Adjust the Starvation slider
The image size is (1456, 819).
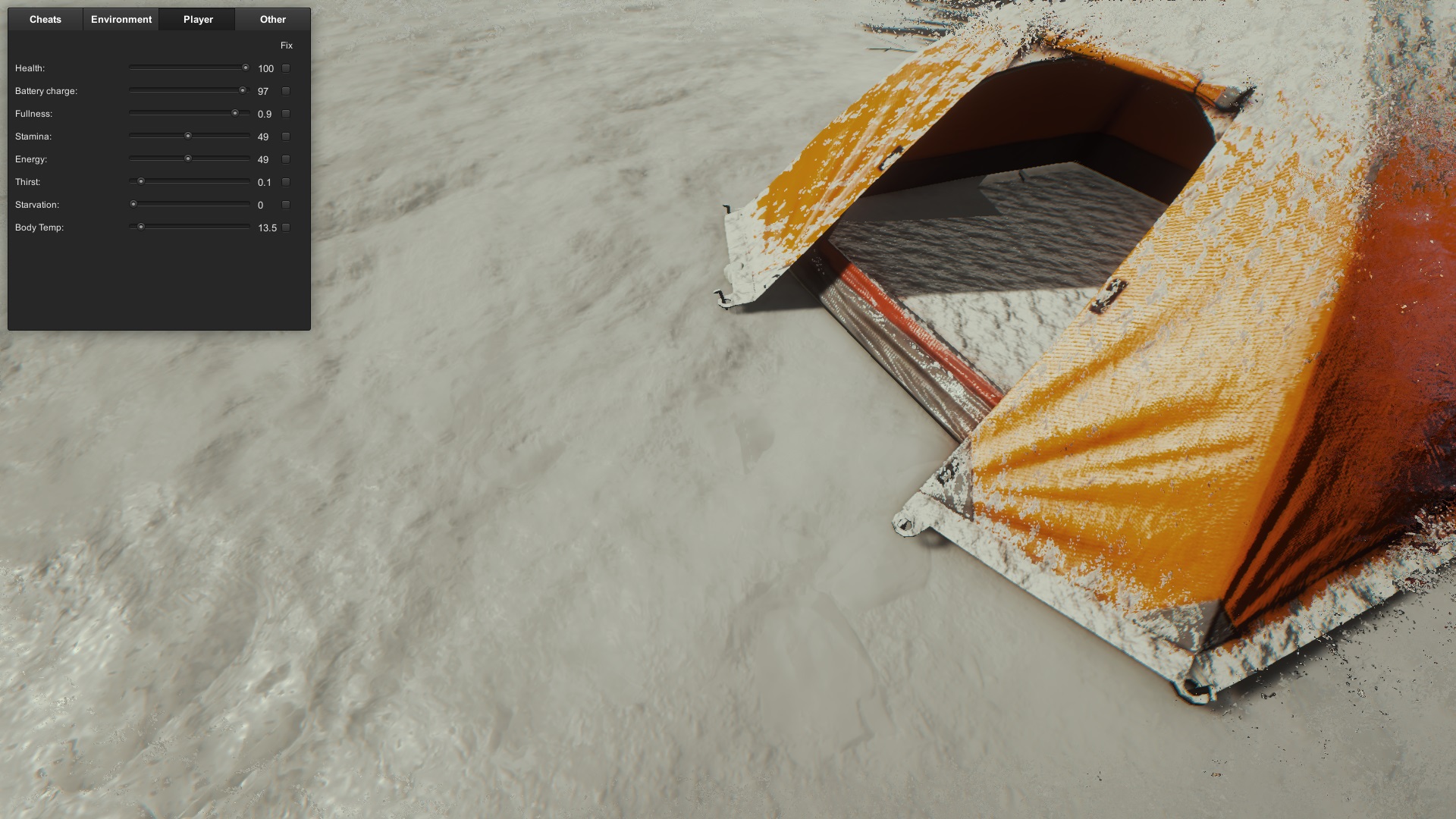[x=189, y=204]
